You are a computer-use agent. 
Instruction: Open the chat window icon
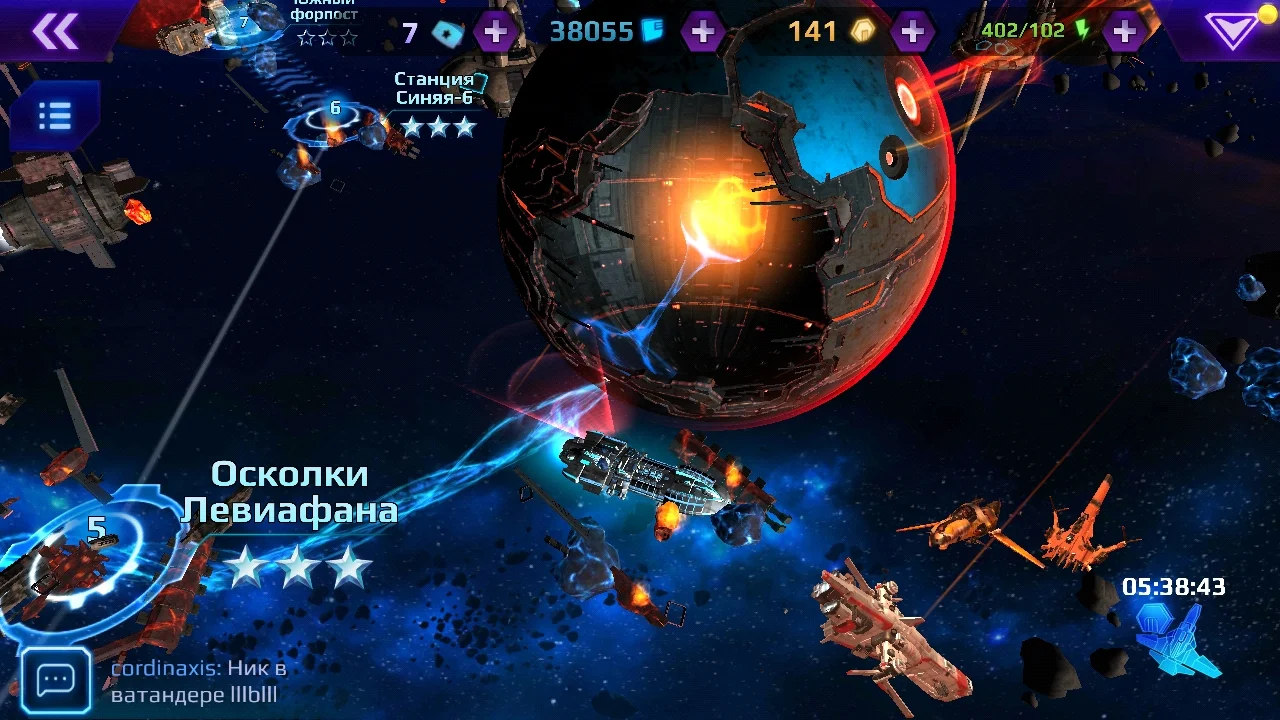tap(56, 680)
